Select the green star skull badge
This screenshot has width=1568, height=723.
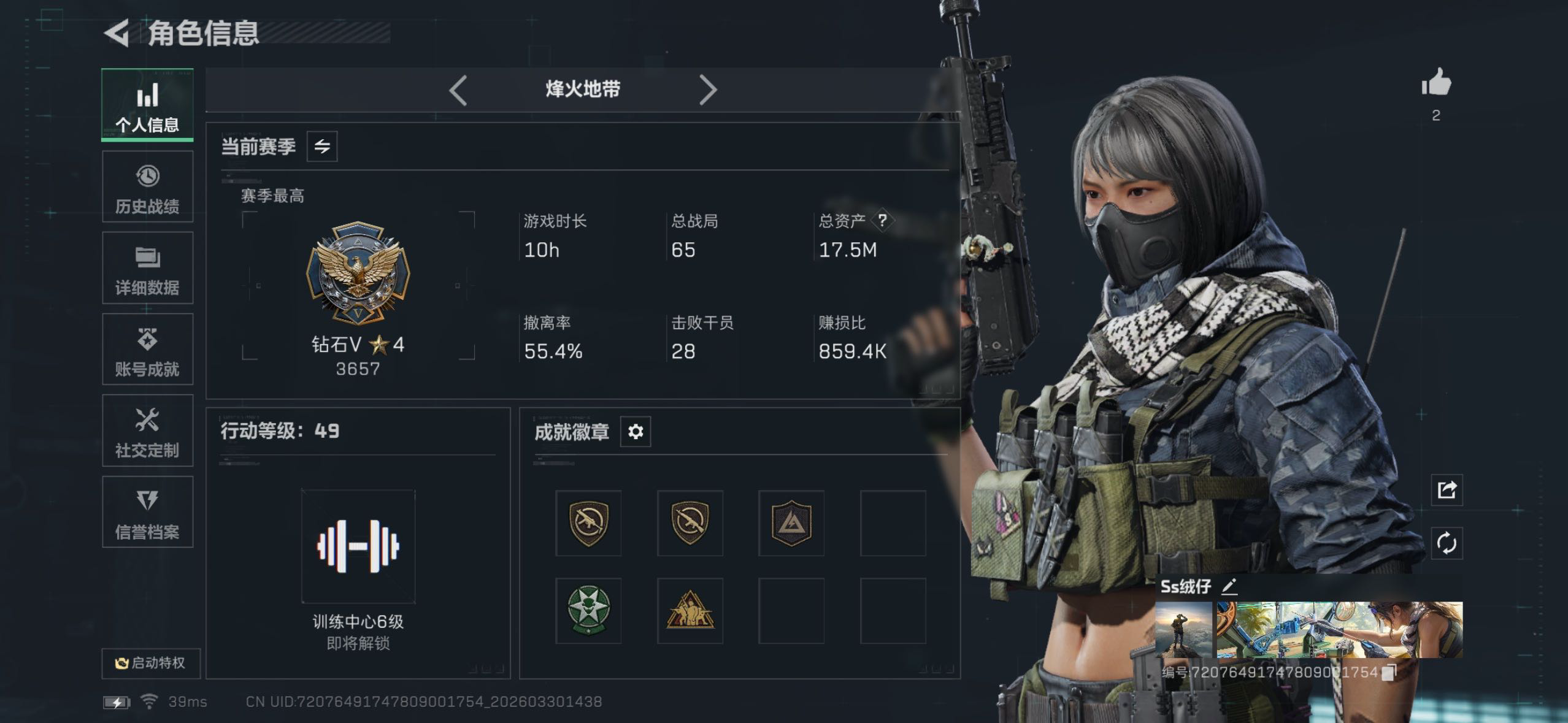pos(588,610)
